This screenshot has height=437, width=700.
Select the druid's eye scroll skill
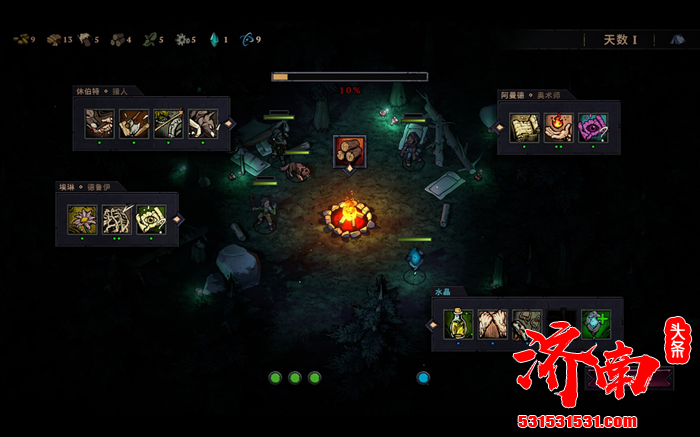151,219
